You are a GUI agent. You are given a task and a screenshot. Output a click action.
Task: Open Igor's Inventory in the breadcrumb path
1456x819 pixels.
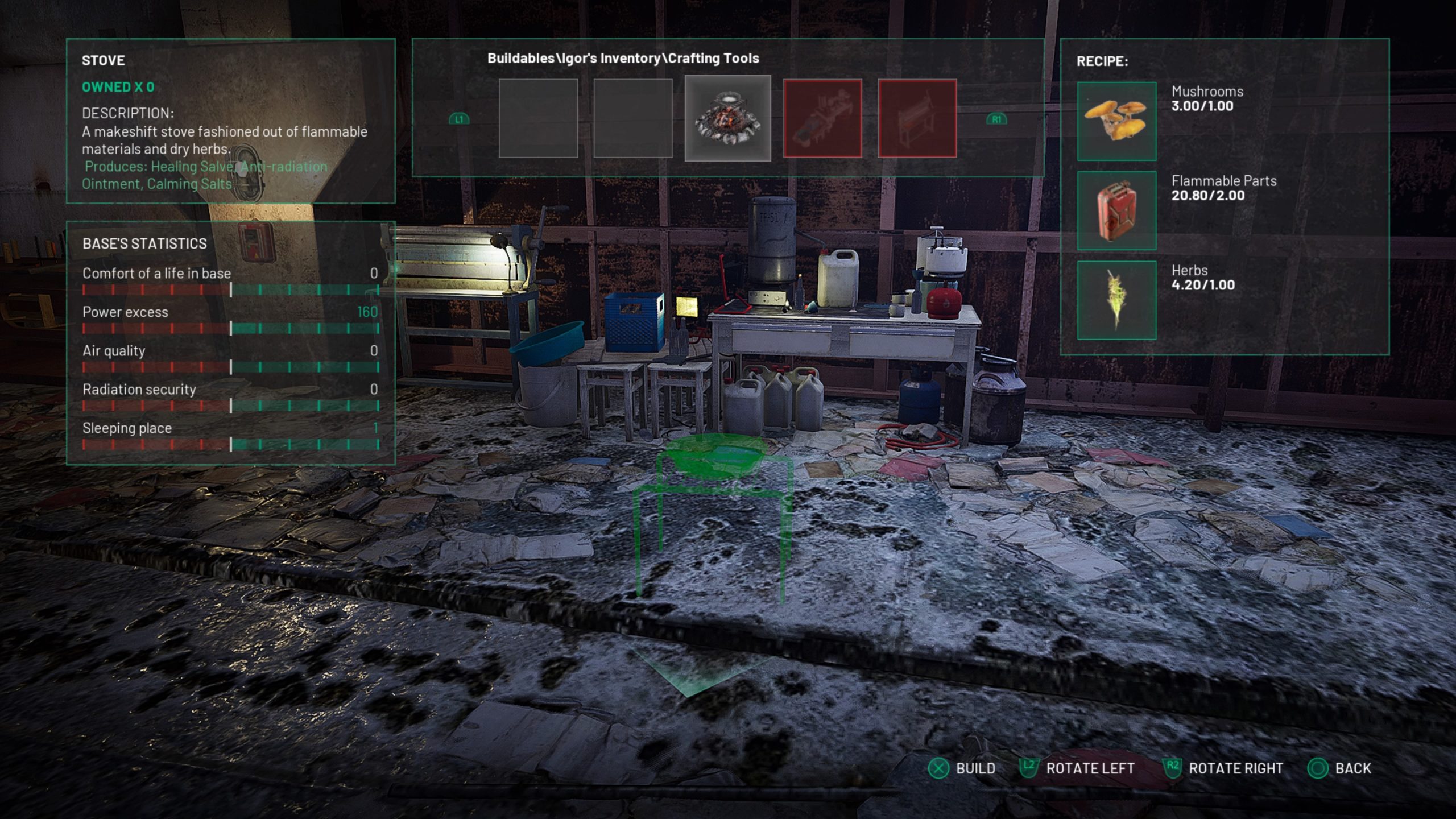point(609,57)
